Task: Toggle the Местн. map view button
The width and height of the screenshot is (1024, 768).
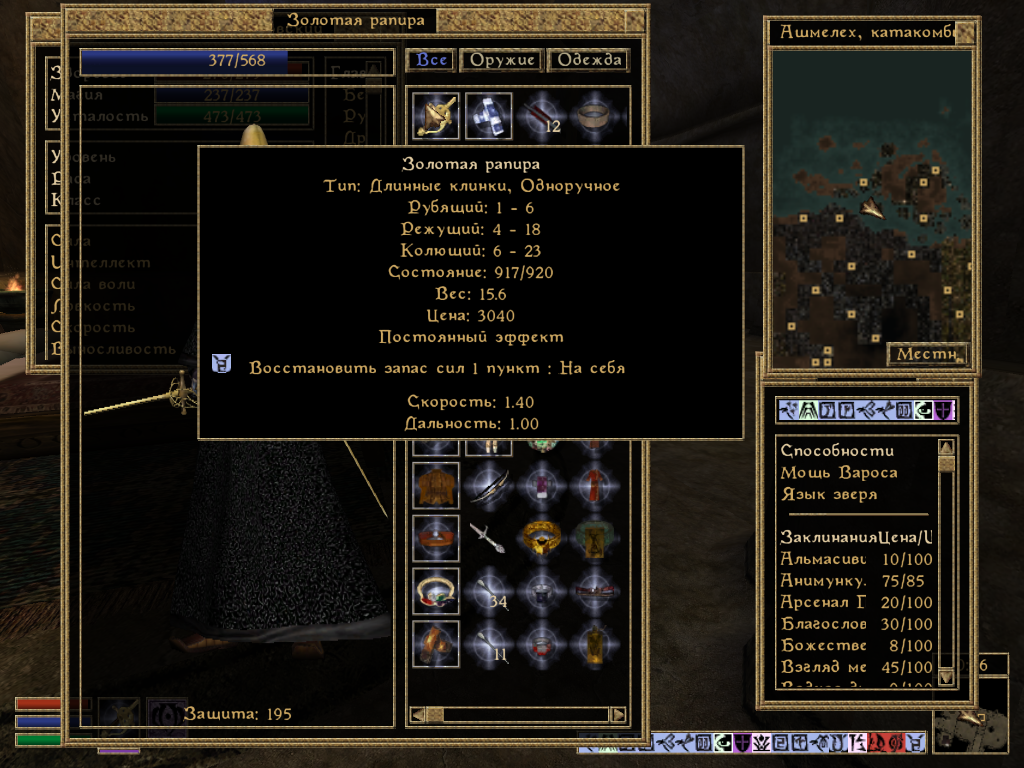Action: [x=926, y=354]
